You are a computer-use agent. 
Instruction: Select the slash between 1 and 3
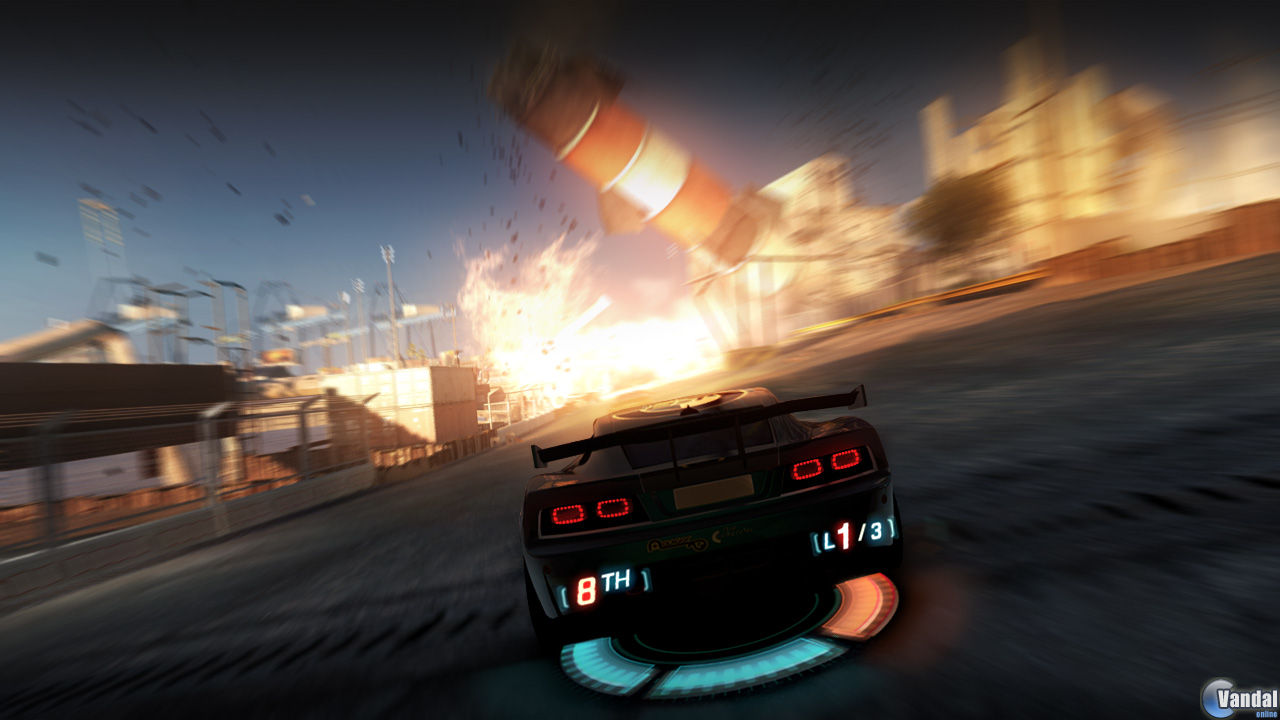click(860, 533)
